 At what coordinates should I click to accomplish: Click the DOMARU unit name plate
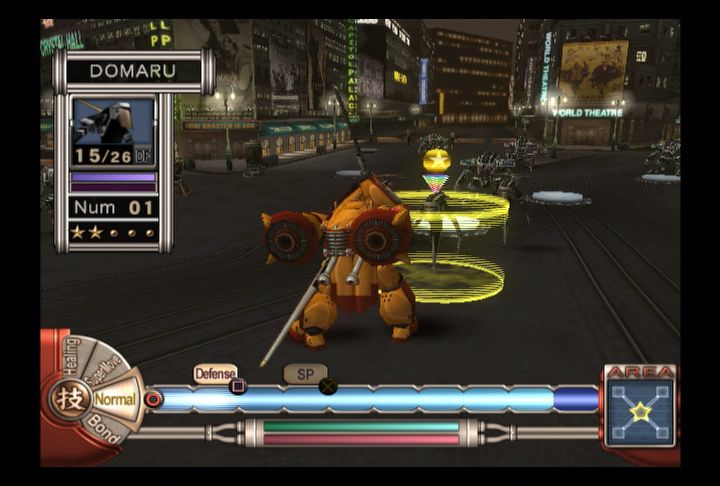click(x=134, y=72)
